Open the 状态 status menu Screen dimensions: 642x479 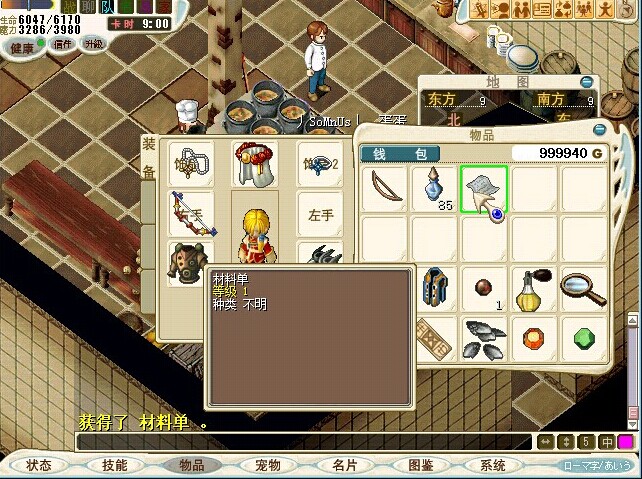pos(39,465)
